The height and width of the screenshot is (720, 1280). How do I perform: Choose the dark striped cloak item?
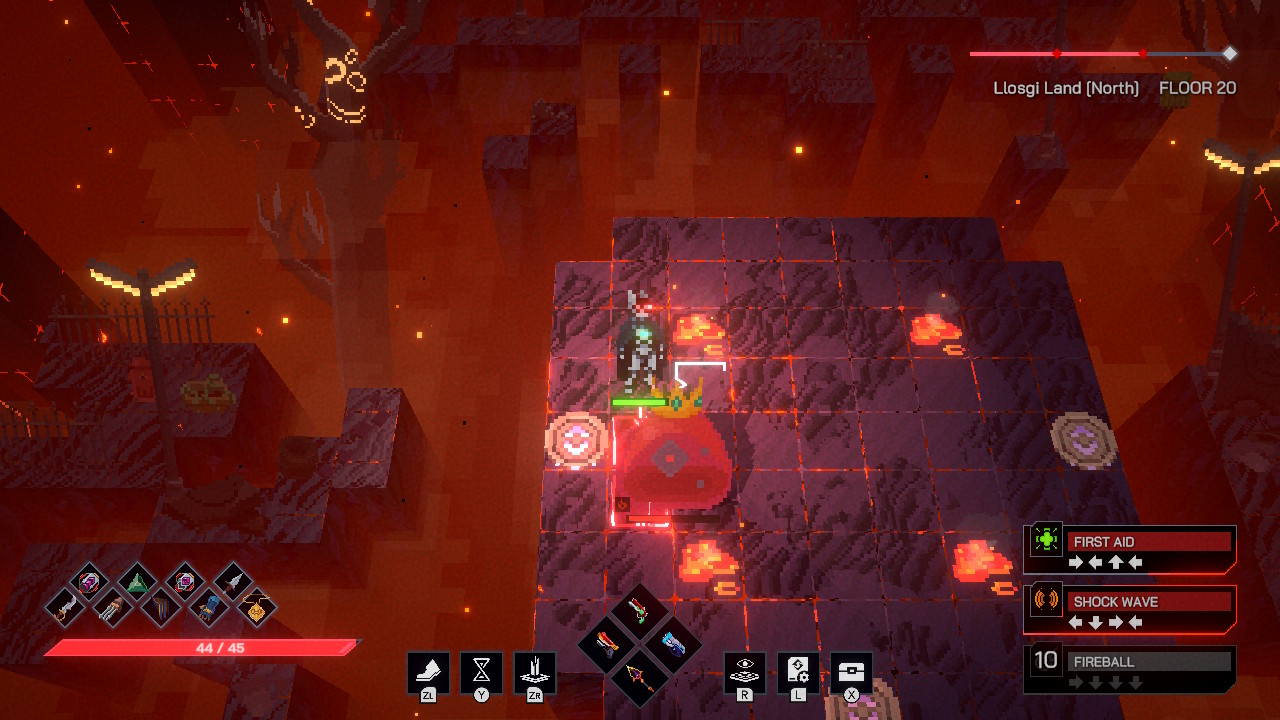point(161,606)
